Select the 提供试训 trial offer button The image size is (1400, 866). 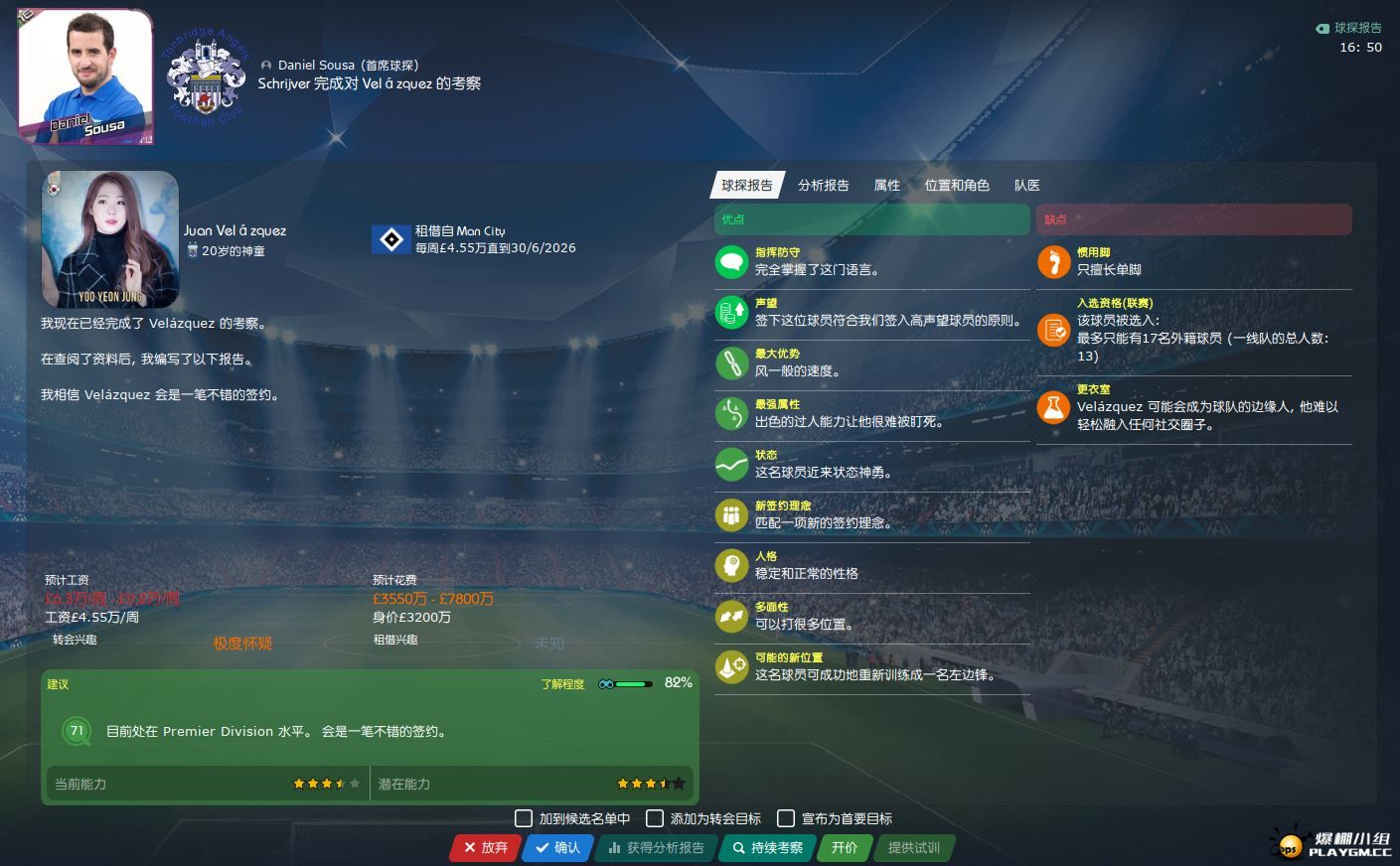913,847
